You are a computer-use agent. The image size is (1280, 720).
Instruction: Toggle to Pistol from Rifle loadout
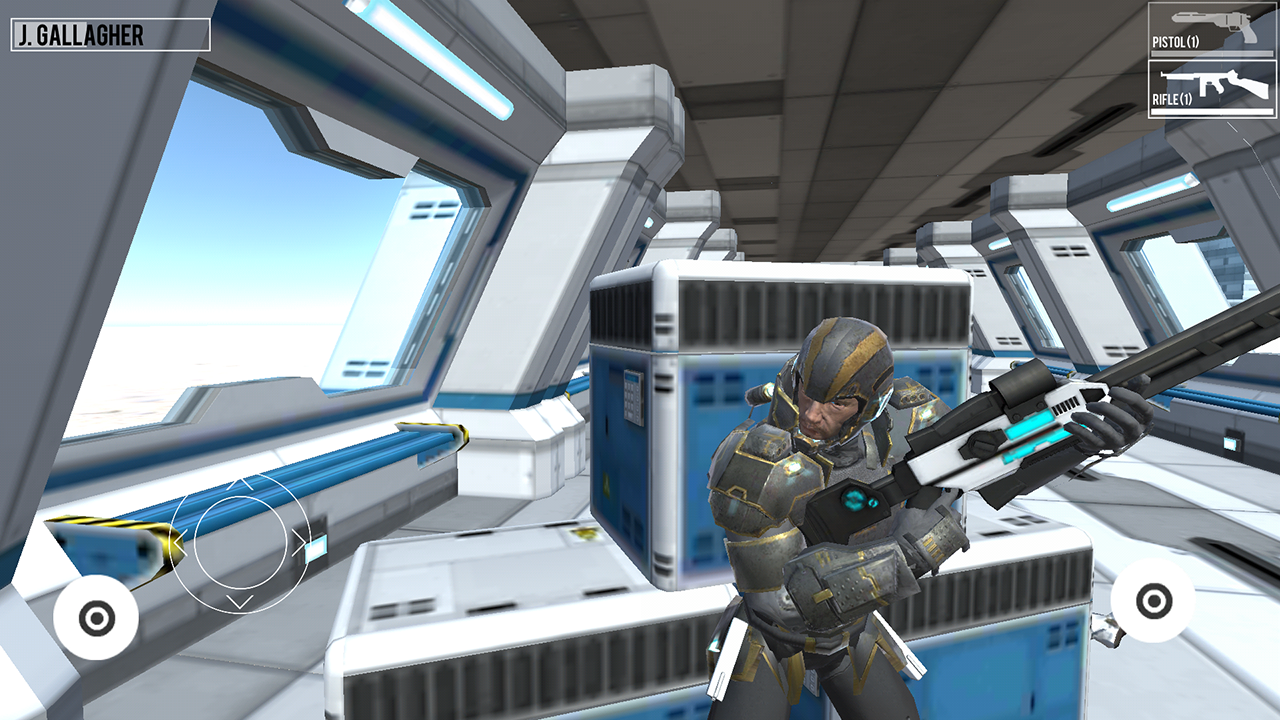(1210, 30)
